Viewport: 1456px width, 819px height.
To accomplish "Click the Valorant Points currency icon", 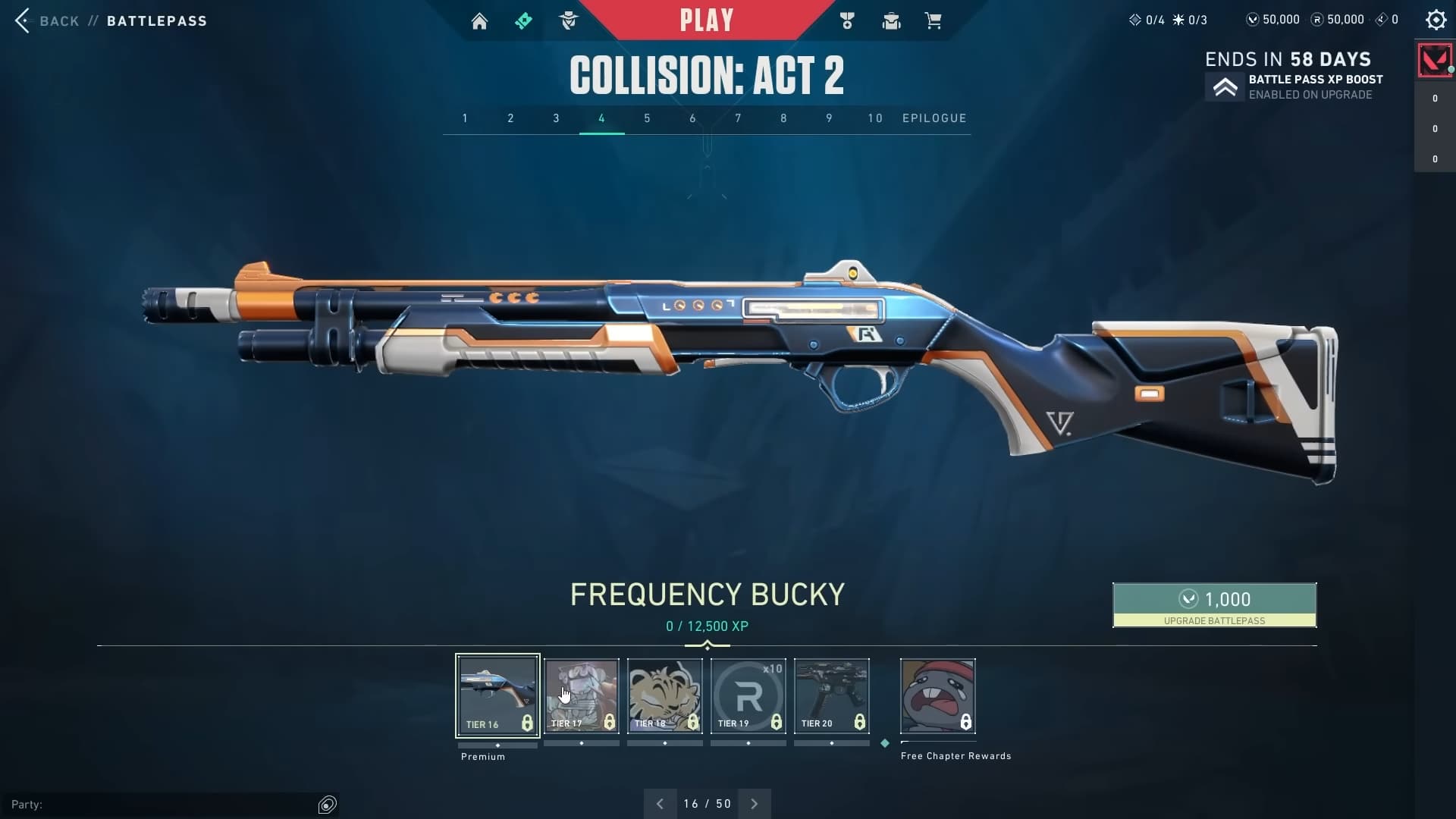I will (1255, 20).
